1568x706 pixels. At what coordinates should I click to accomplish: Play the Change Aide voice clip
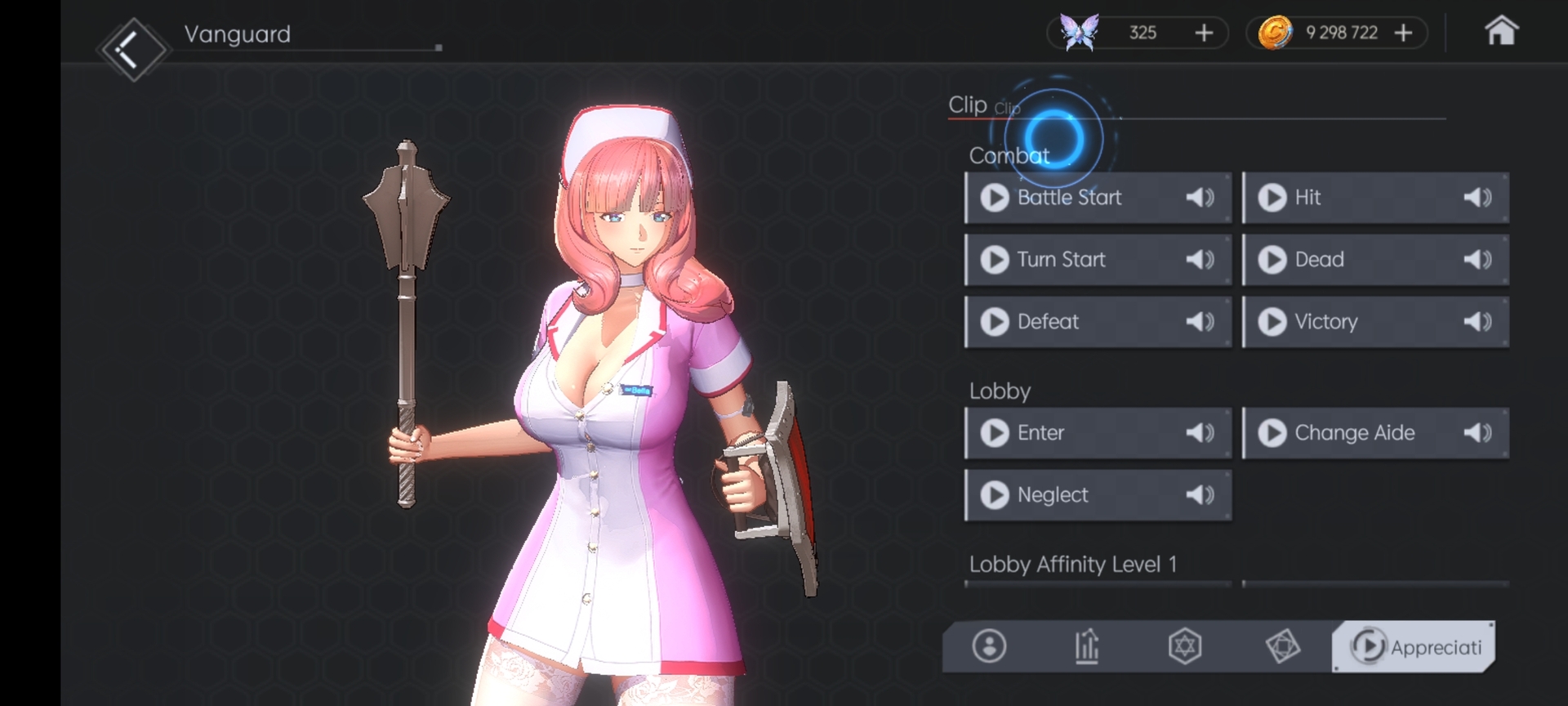point(1272,433)
